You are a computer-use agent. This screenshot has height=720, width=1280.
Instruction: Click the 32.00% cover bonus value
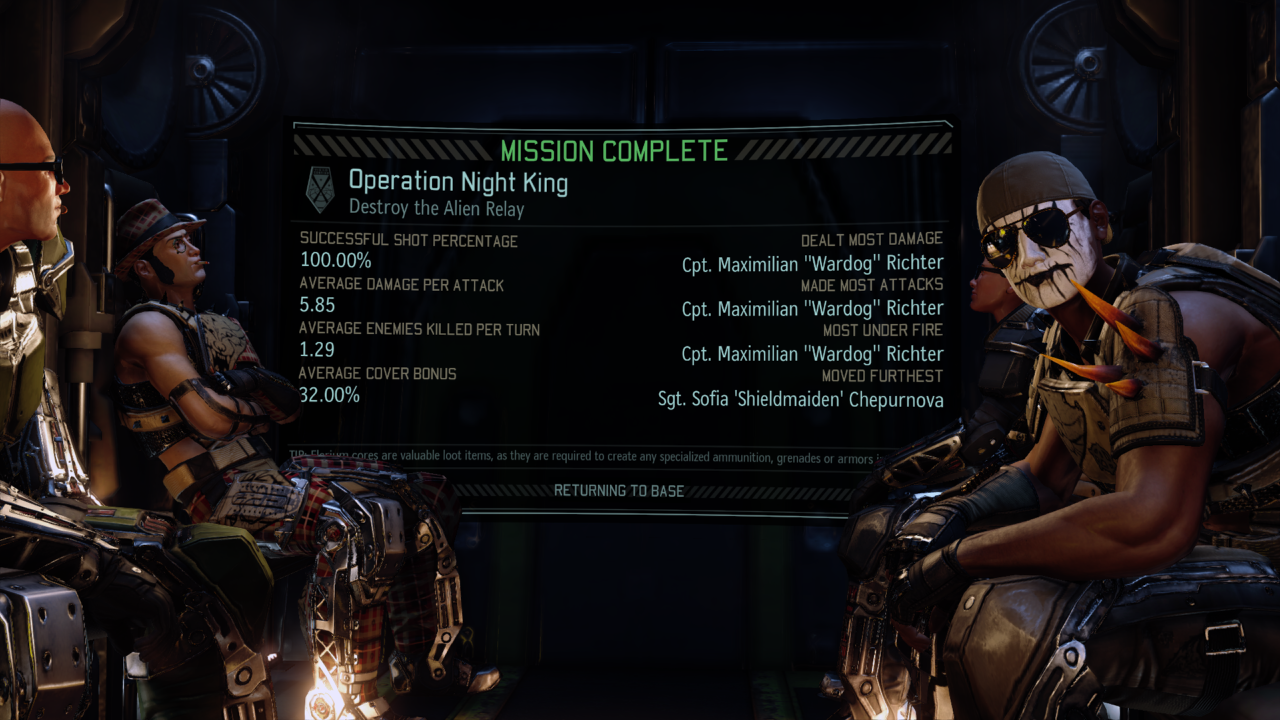coord(328,394)
